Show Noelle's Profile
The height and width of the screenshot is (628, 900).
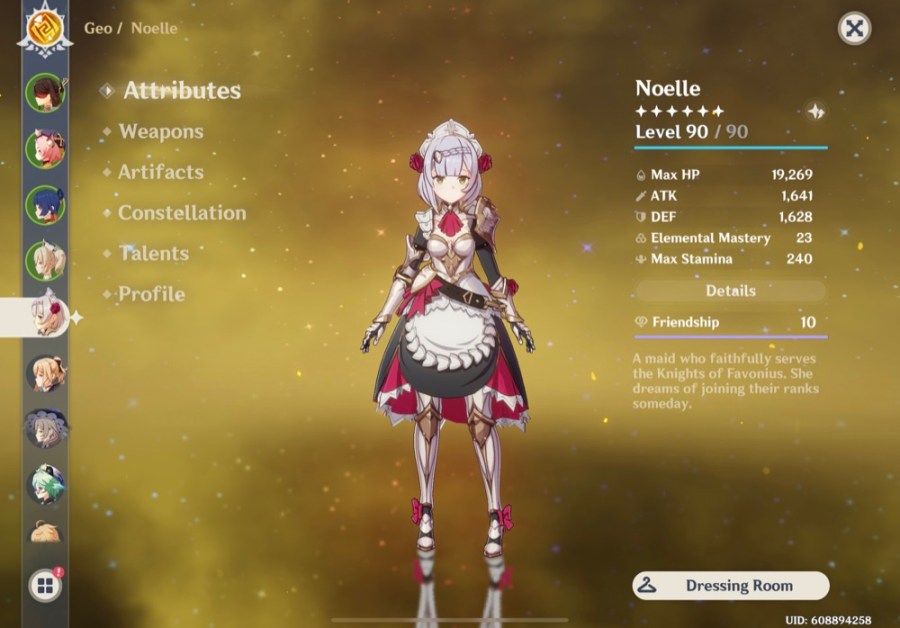[x=151, y=294]
